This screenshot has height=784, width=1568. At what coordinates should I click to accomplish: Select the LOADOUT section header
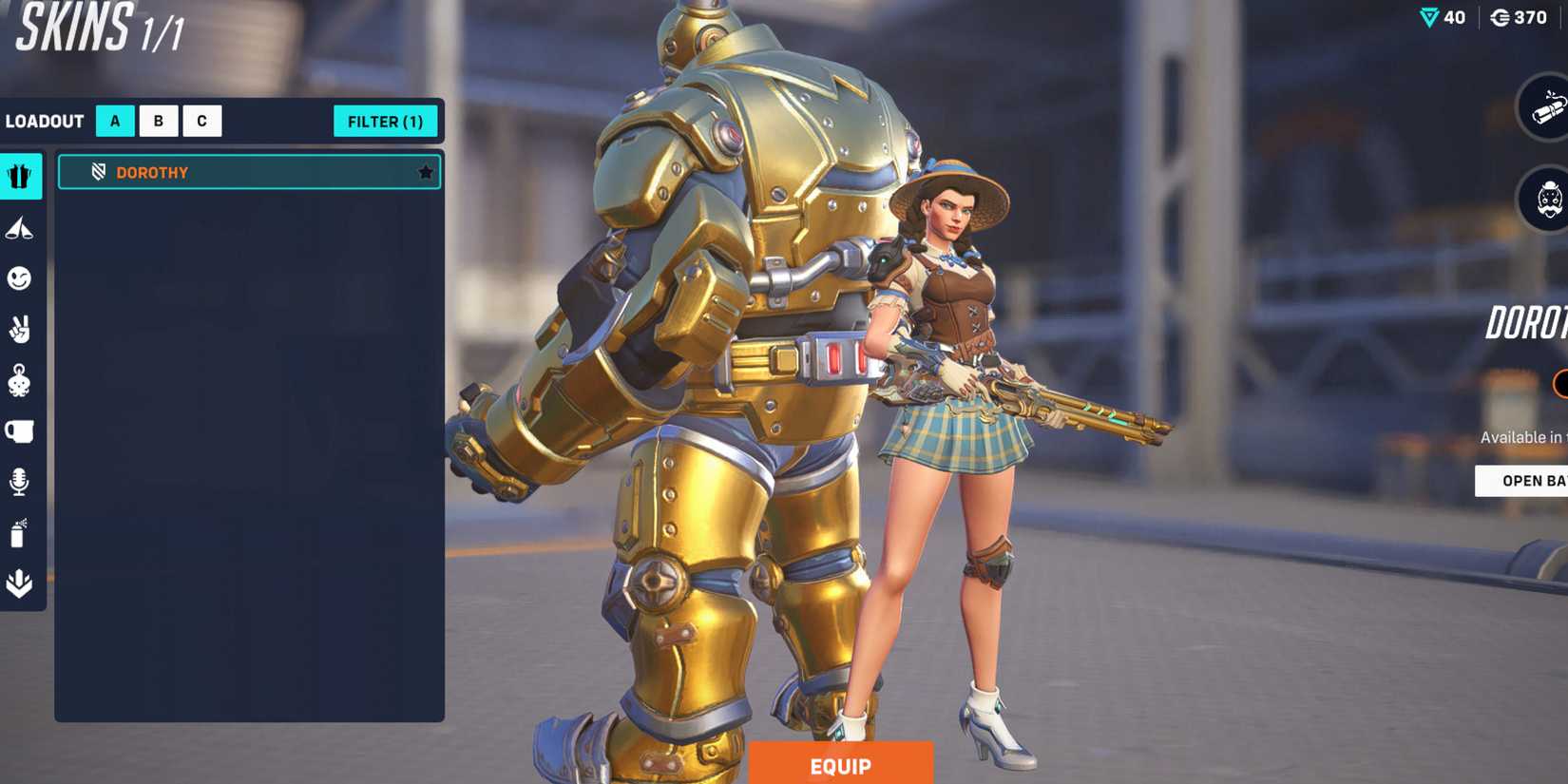click(46, 121)
